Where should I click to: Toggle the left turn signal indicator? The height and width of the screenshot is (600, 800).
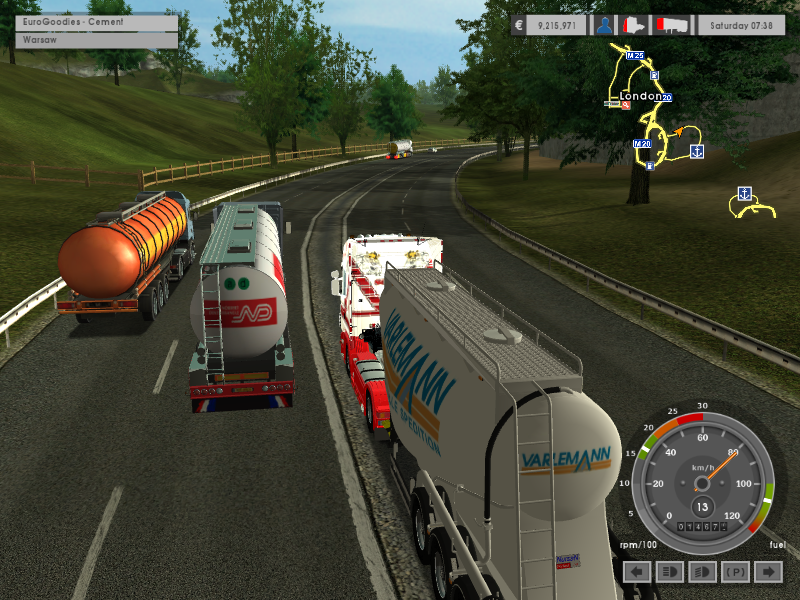[637, 571]
